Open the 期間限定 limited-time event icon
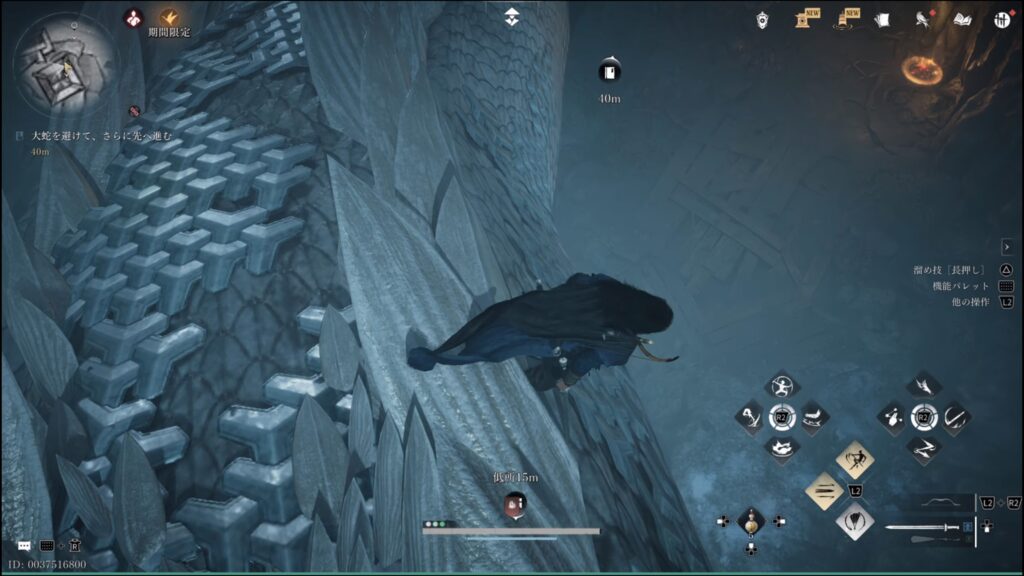This screenshot has width=1024, height=576. pos(169,17)
